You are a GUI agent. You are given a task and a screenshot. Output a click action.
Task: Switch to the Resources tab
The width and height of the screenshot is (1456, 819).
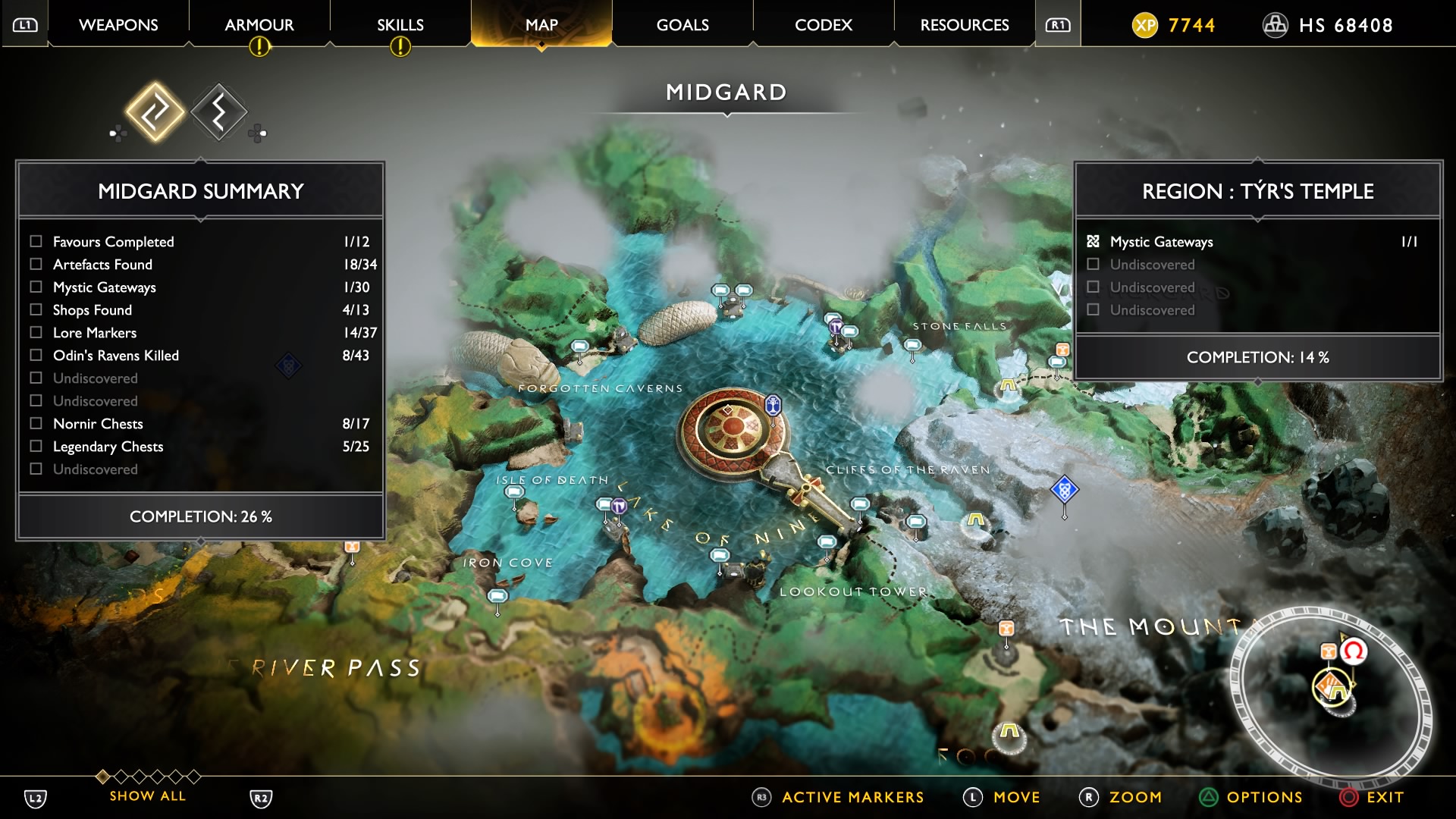(964, 25)
